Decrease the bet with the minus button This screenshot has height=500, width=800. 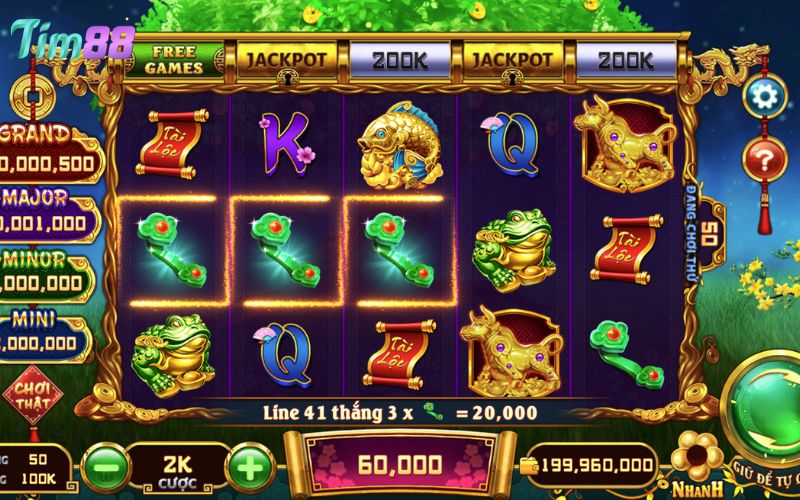pos(103,464)
